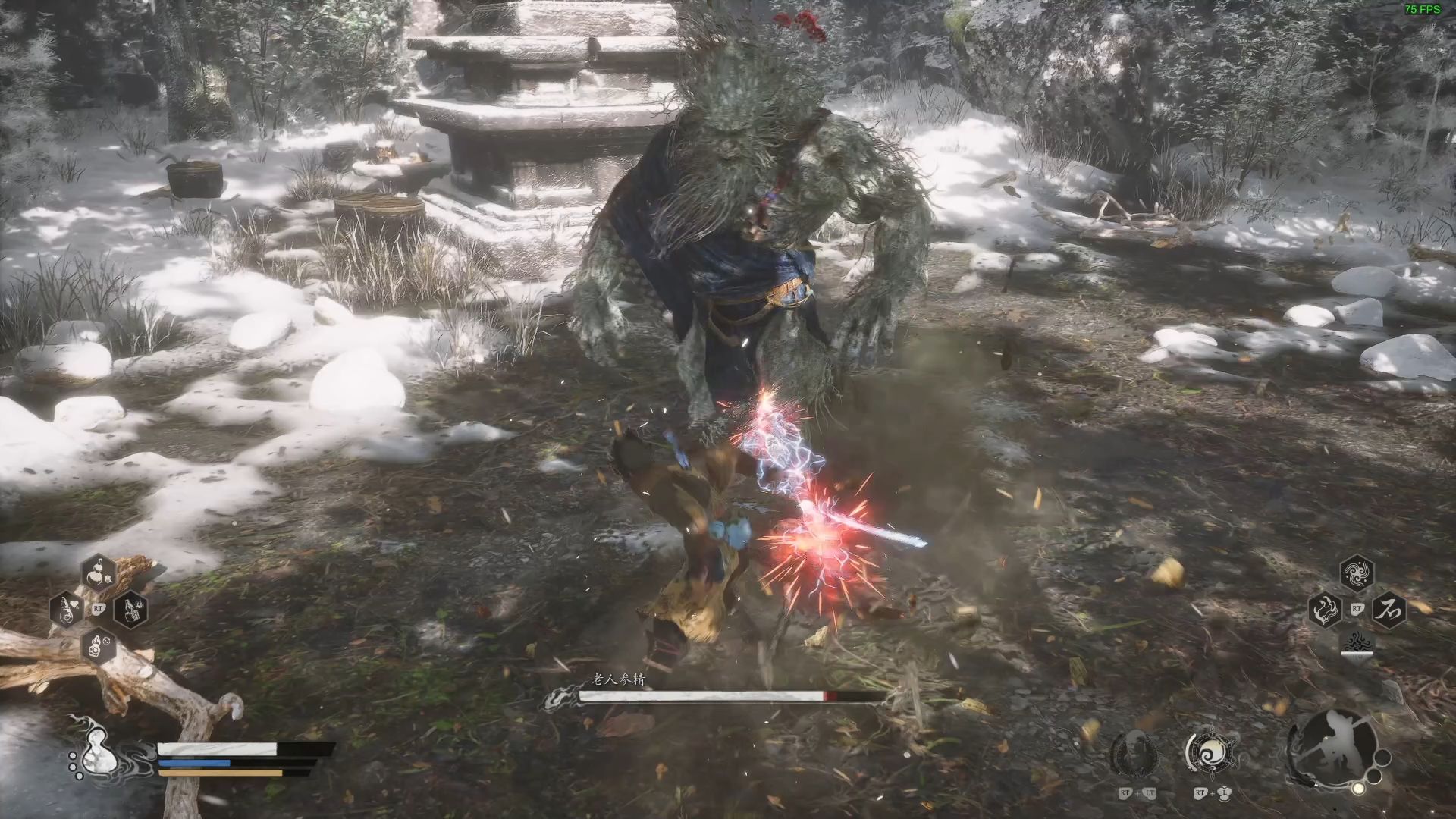The image size is (1456, 819).
Task: Click the staff stance silhouette emblem
Action: click(x=1335, y=748)
